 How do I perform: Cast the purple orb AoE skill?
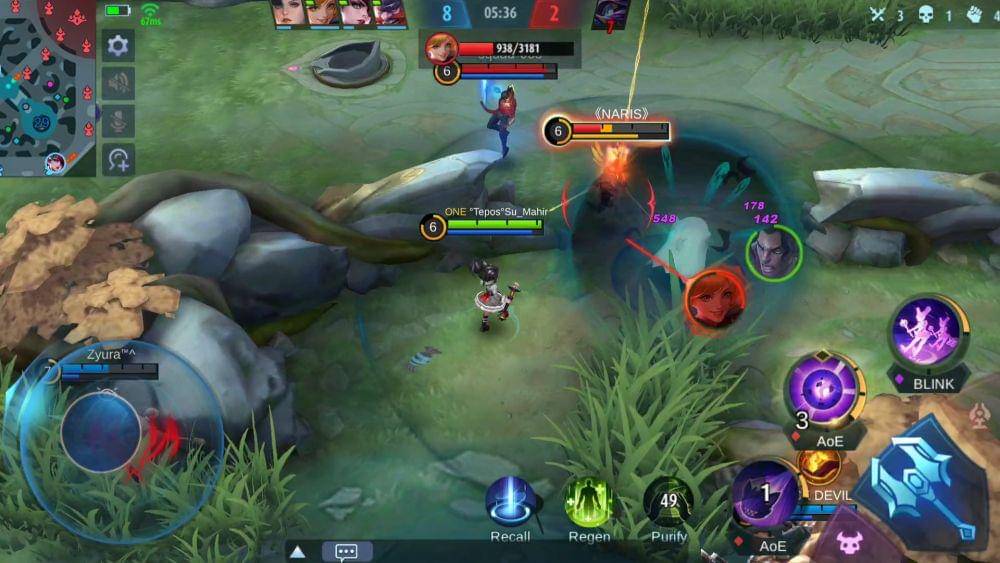pos(823,391)
